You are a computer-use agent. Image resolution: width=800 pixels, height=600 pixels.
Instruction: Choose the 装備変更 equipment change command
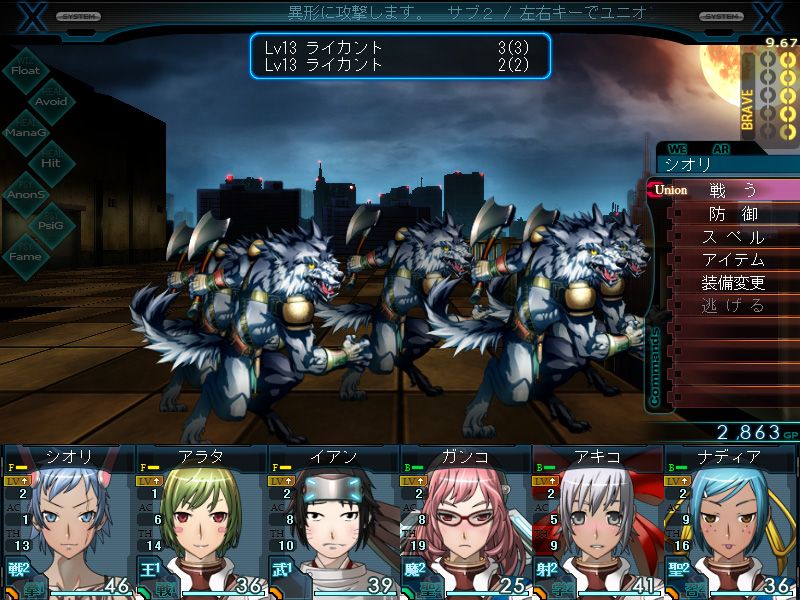(733, 283)
